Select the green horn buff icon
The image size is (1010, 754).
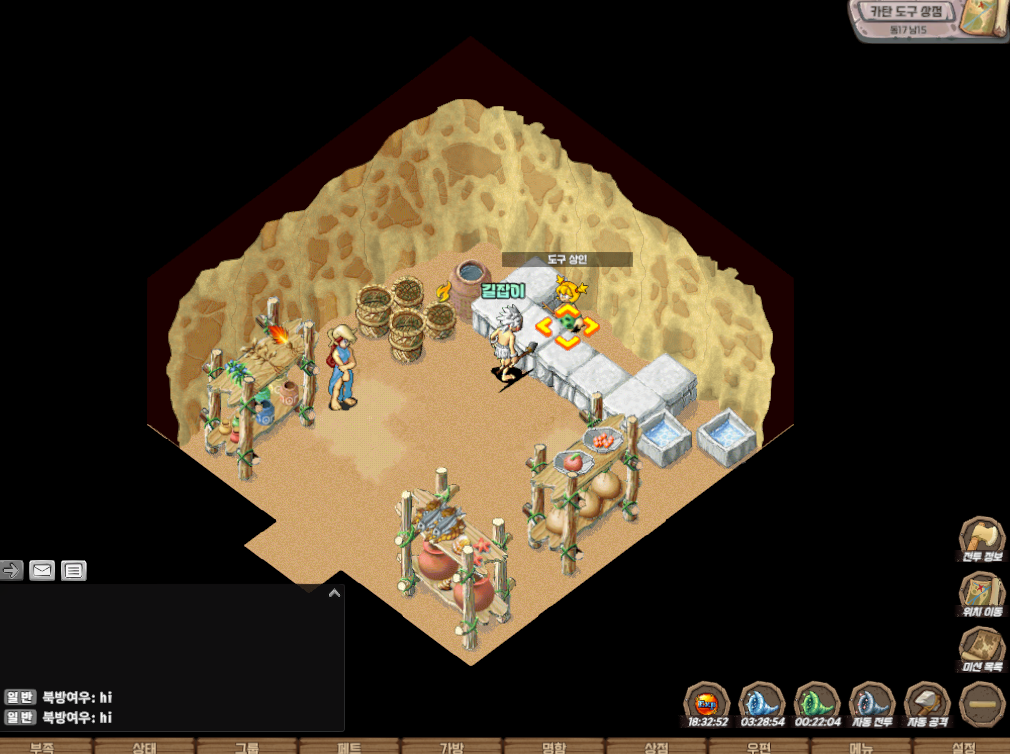816,703
